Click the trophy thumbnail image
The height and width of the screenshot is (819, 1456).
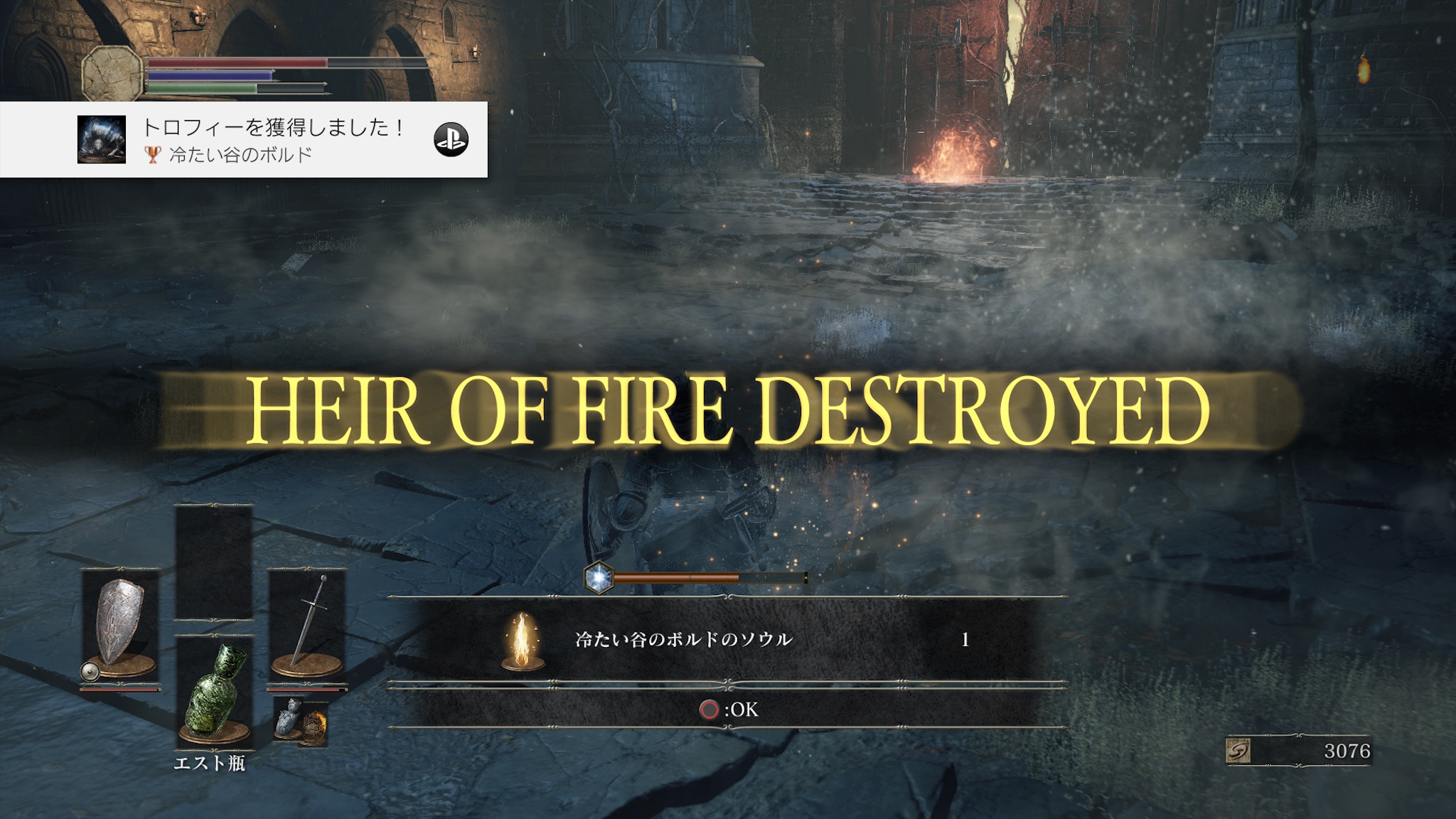coord(102,139)
